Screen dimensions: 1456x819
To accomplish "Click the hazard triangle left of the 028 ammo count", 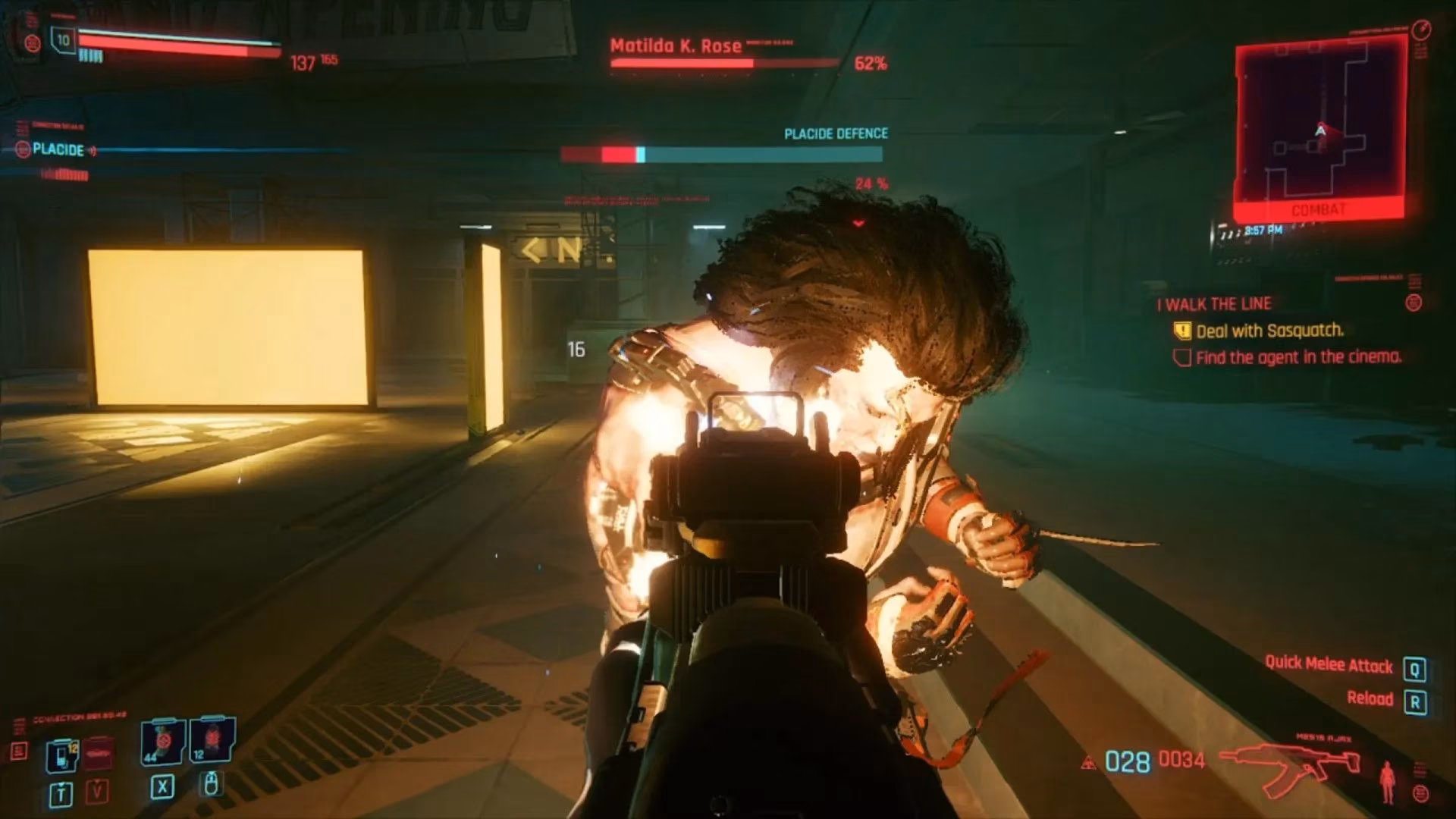I will 1088,761.
